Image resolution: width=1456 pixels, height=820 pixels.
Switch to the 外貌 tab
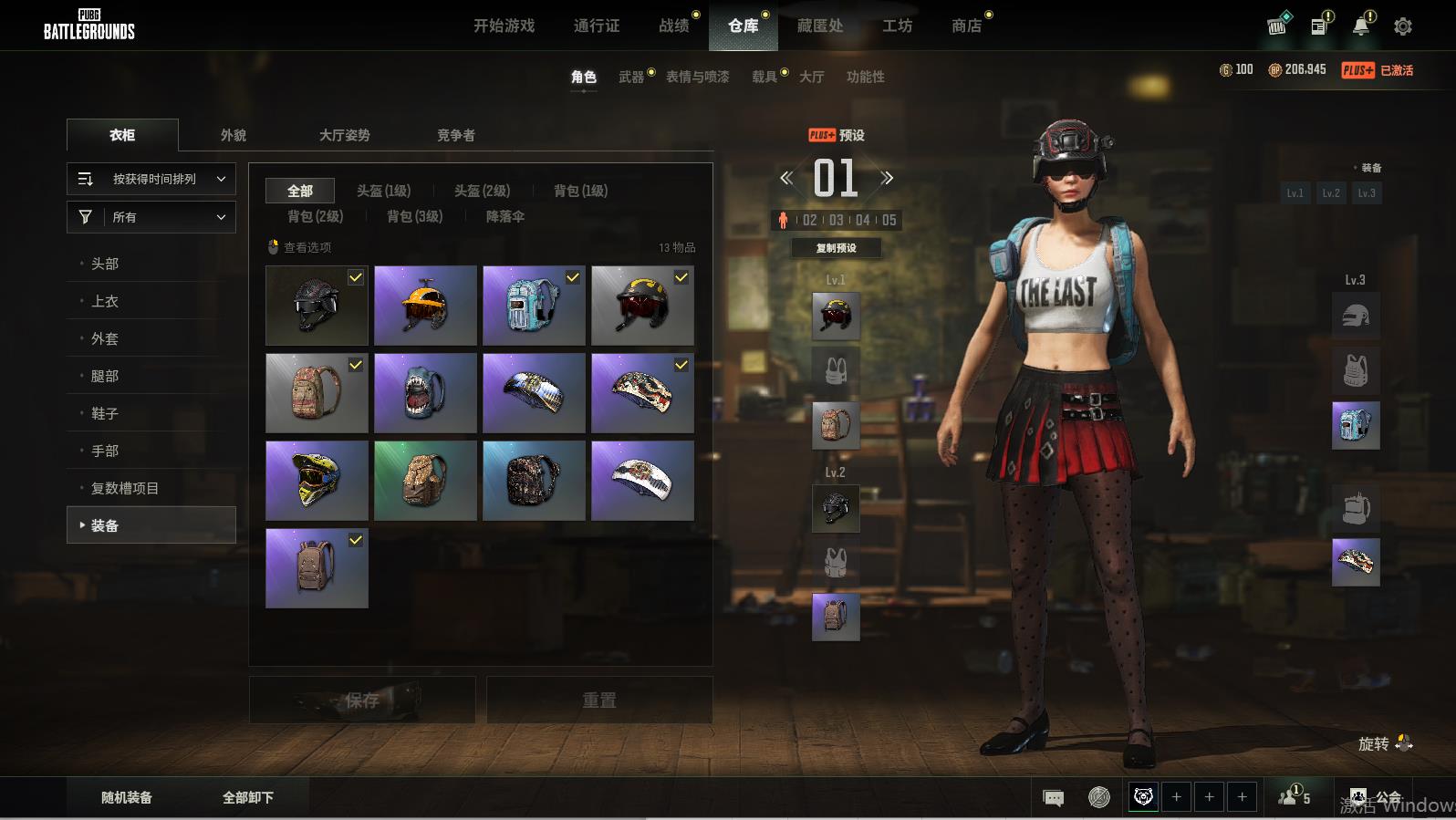[234, 135]
